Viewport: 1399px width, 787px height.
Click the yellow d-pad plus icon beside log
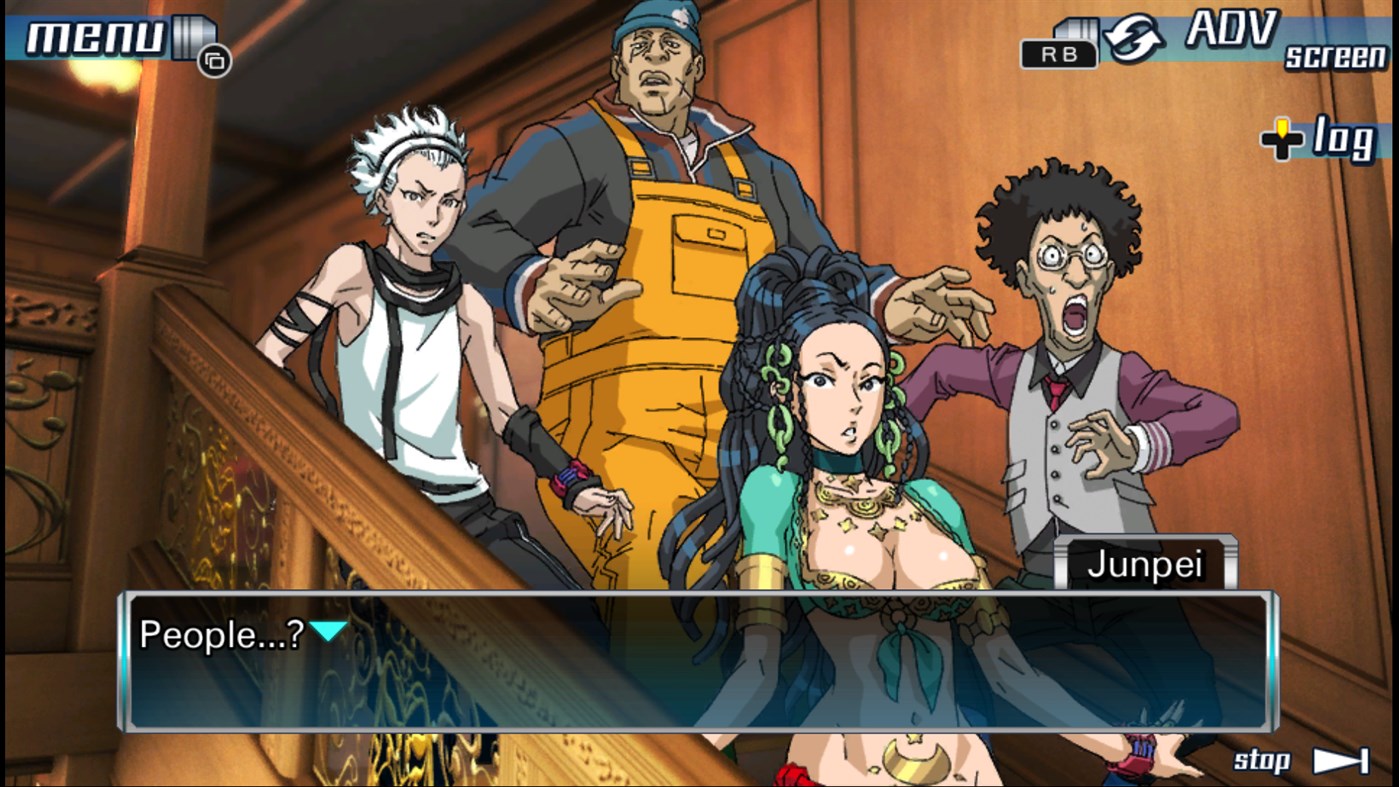point(1281,137)
